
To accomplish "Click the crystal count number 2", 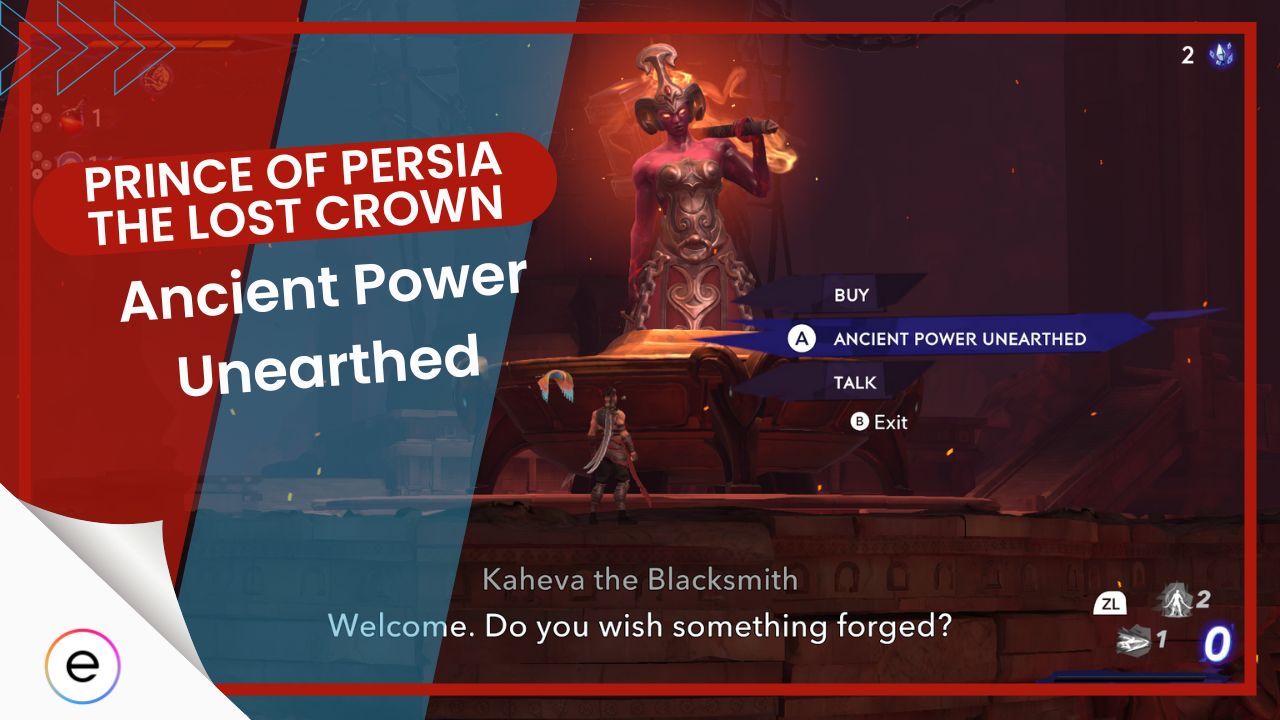I will [x=1187, y=57].
